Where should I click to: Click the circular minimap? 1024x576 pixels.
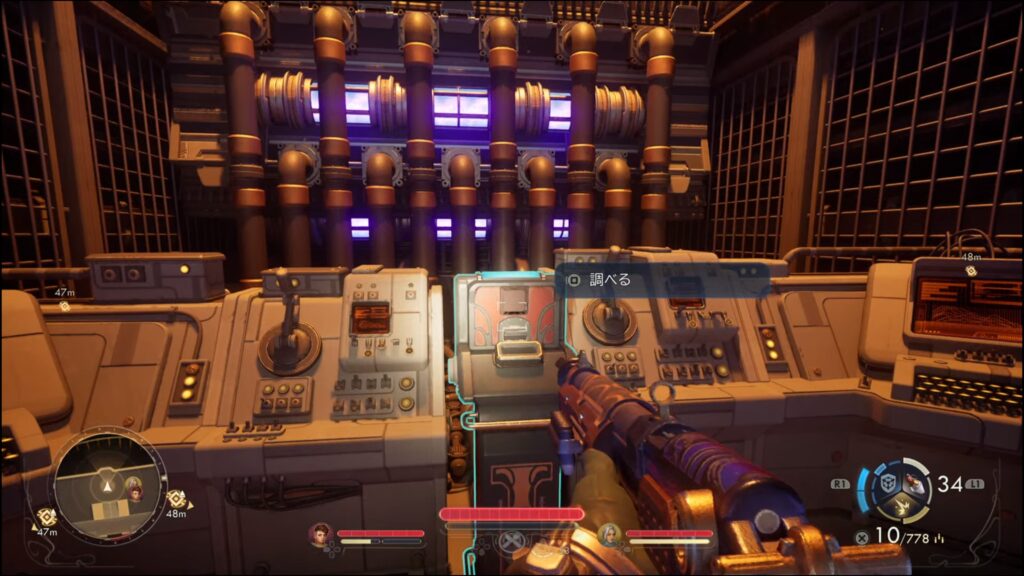point(108,488)
